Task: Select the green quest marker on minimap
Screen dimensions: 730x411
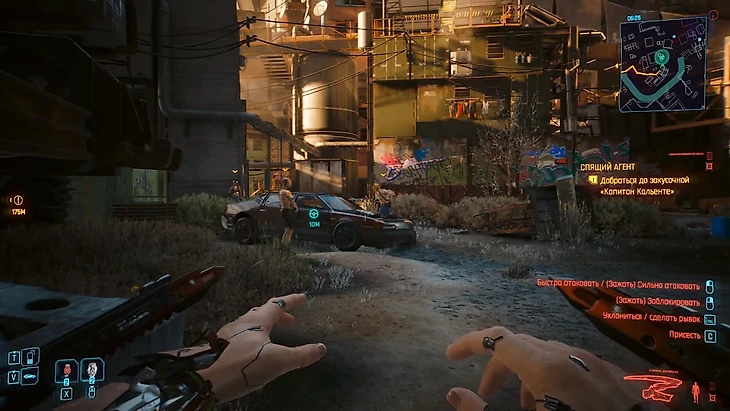Action: click(x=661, y=58)
